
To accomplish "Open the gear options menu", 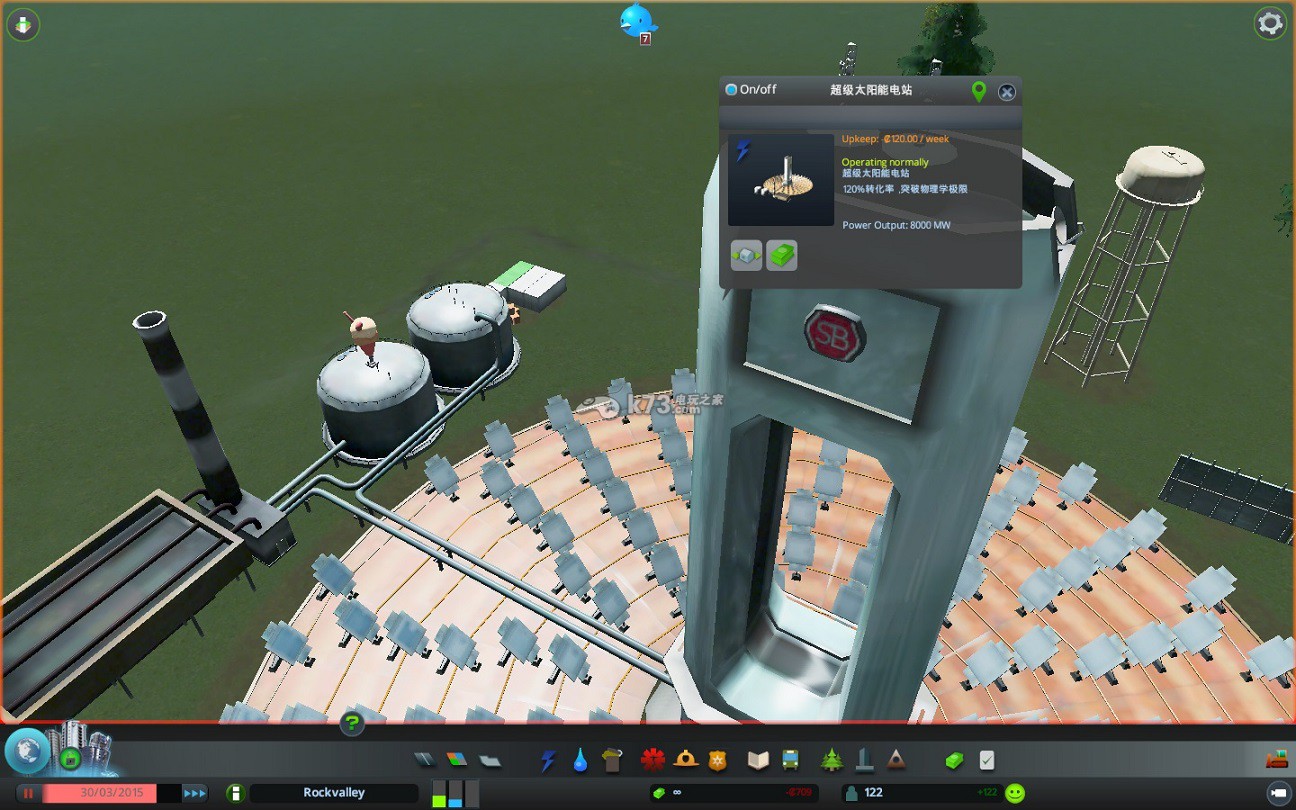I will click(1270, 23).
